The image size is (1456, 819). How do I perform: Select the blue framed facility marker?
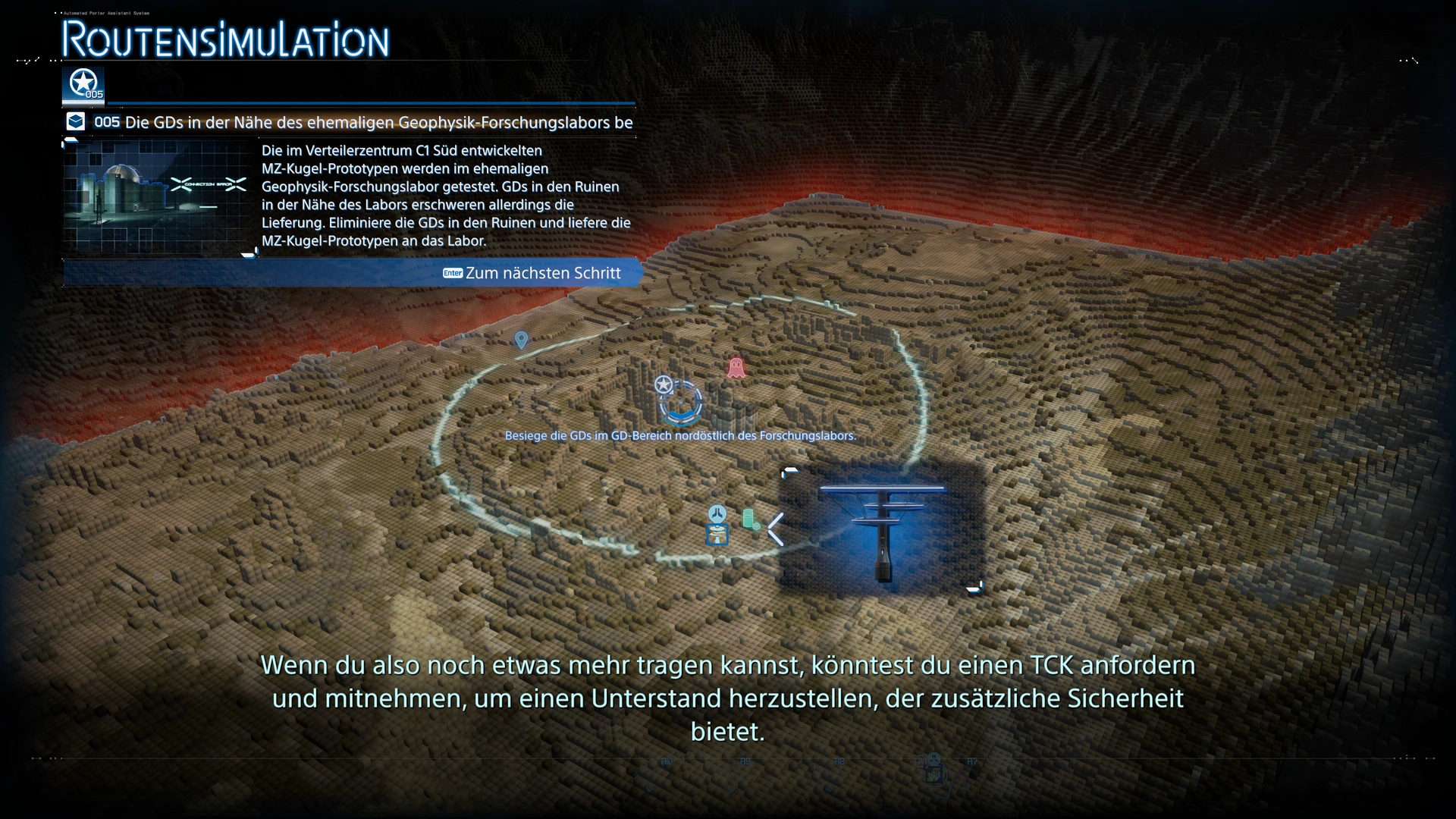tap(717, 535)
